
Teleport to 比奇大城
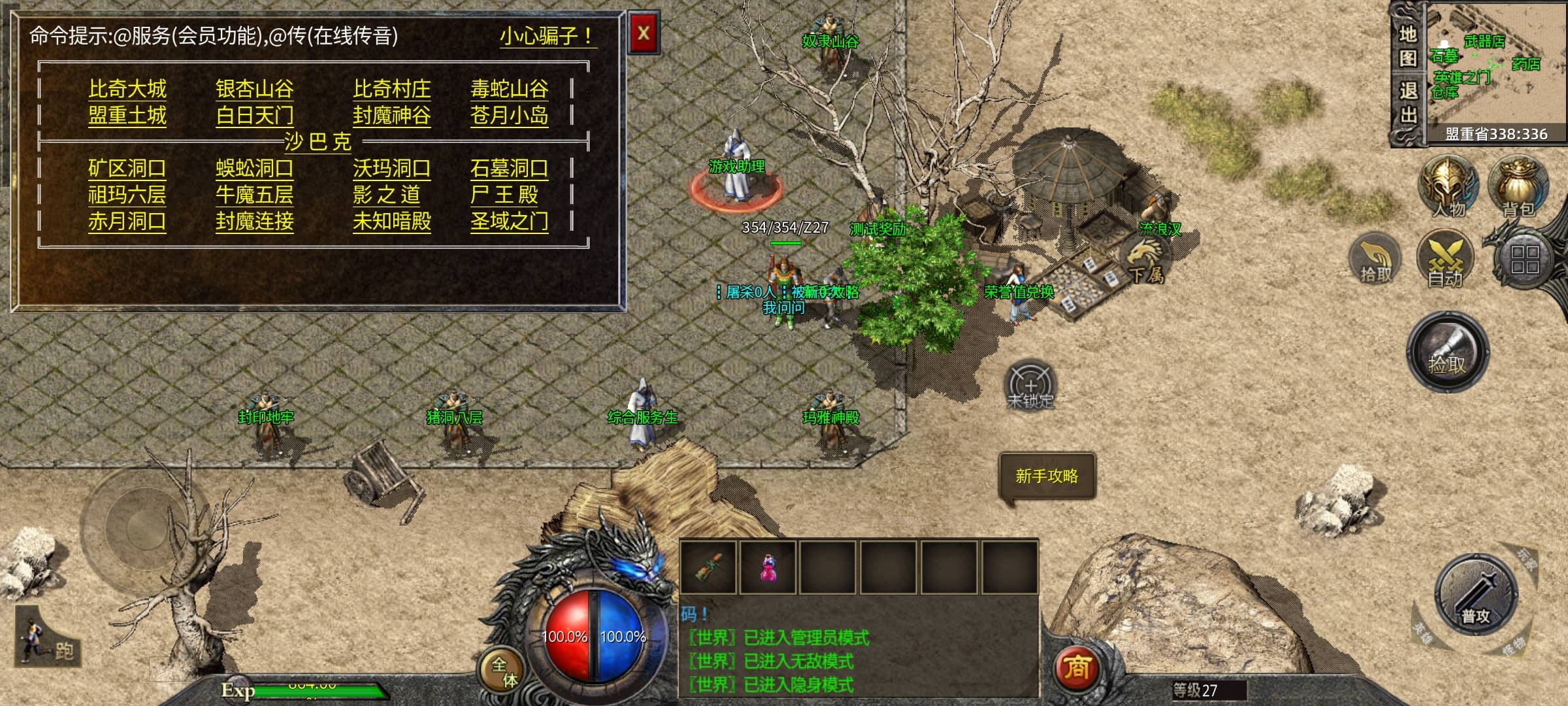127,89
